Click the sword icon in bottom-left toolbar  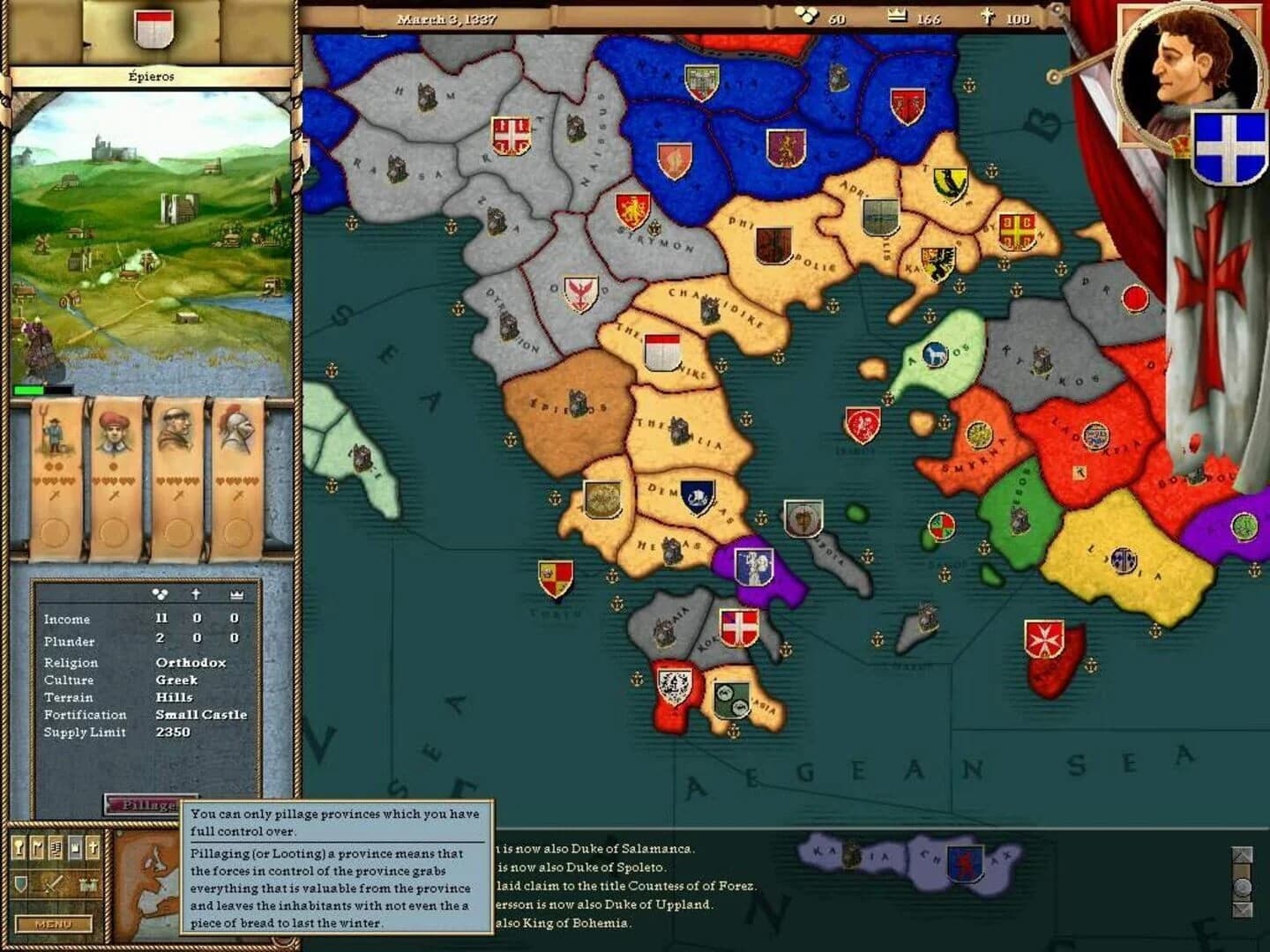click(x=53, y=884)
